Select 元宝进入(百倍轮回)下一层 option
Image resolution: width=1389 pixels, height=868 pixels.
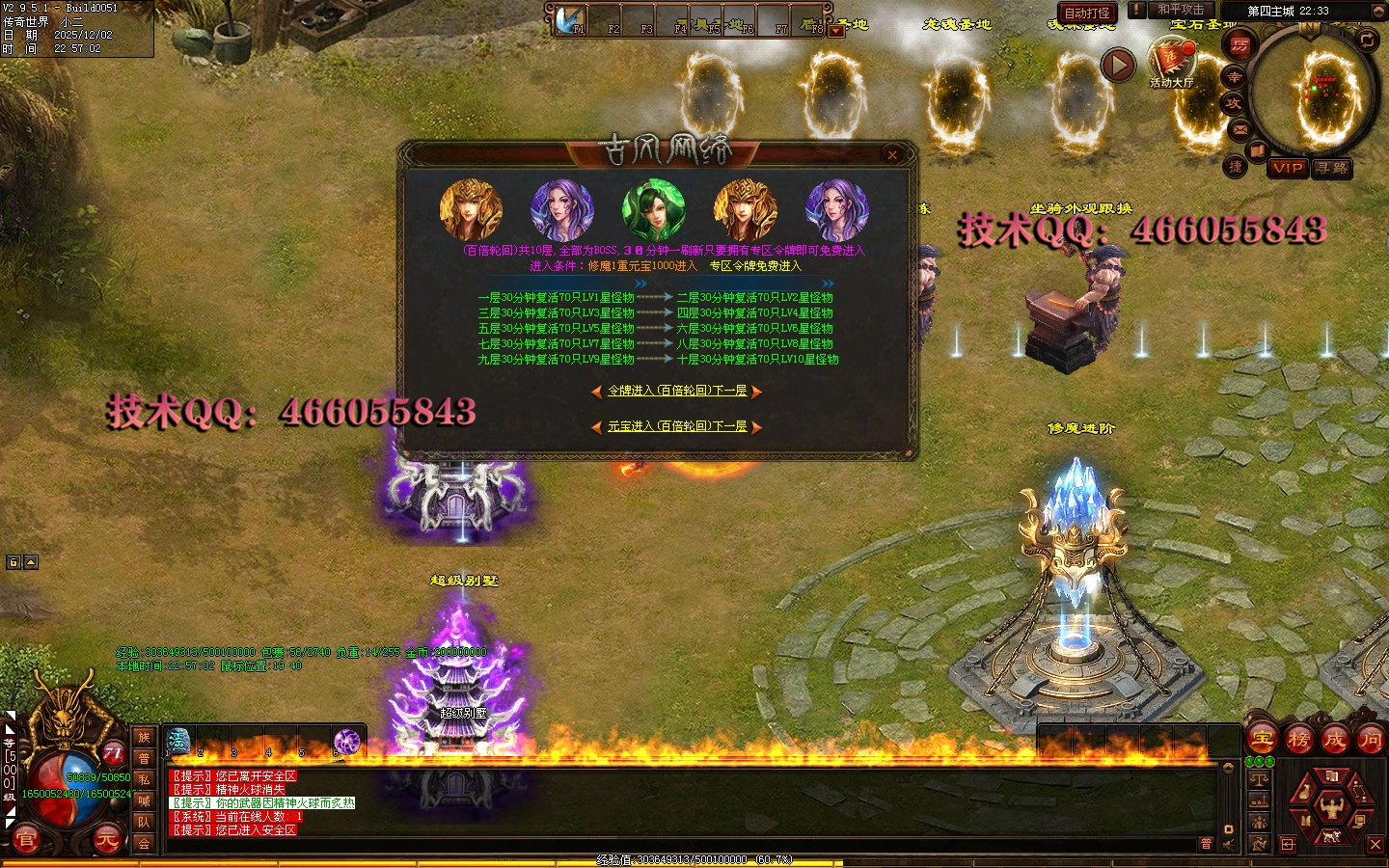tap(677, 426)
